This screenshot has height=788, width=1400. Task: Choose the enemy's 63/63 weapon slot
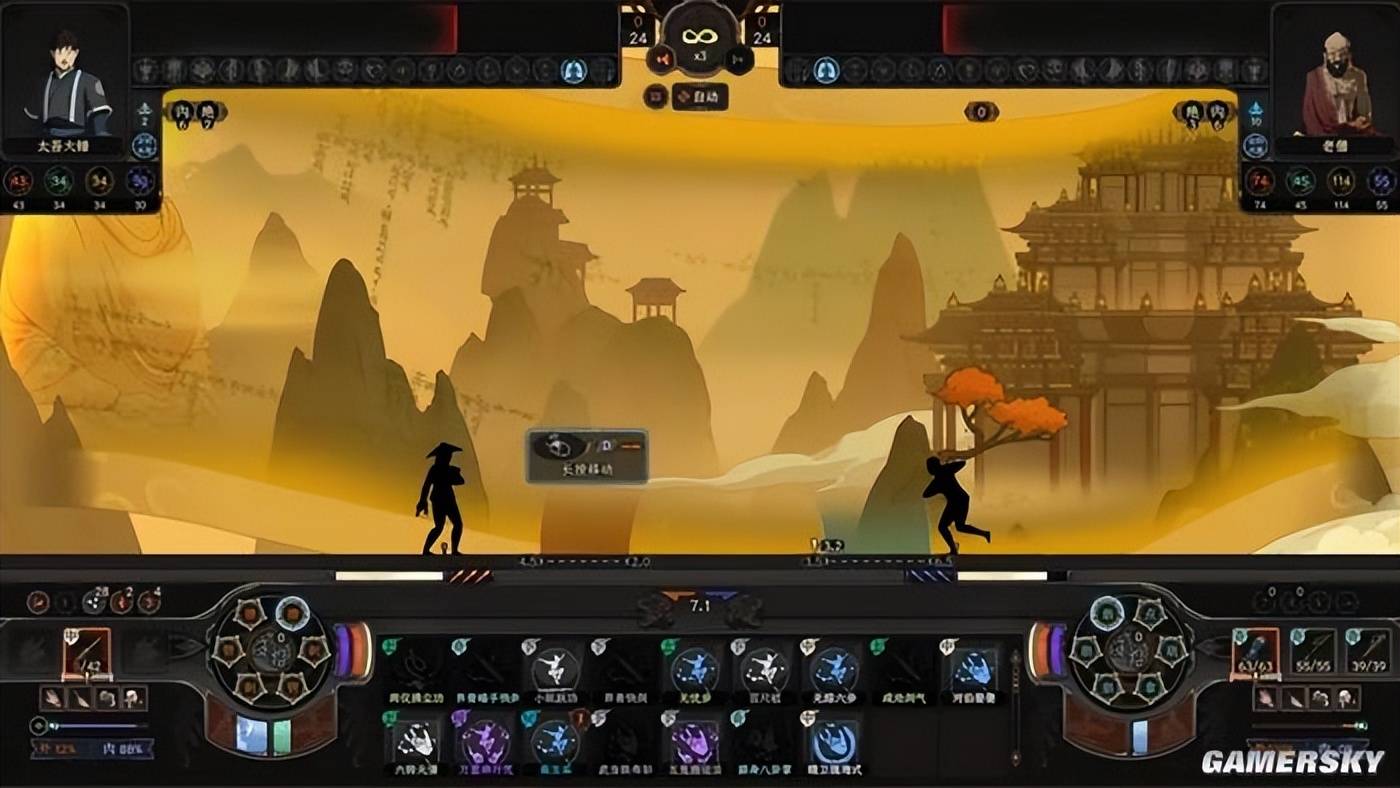1256,652
